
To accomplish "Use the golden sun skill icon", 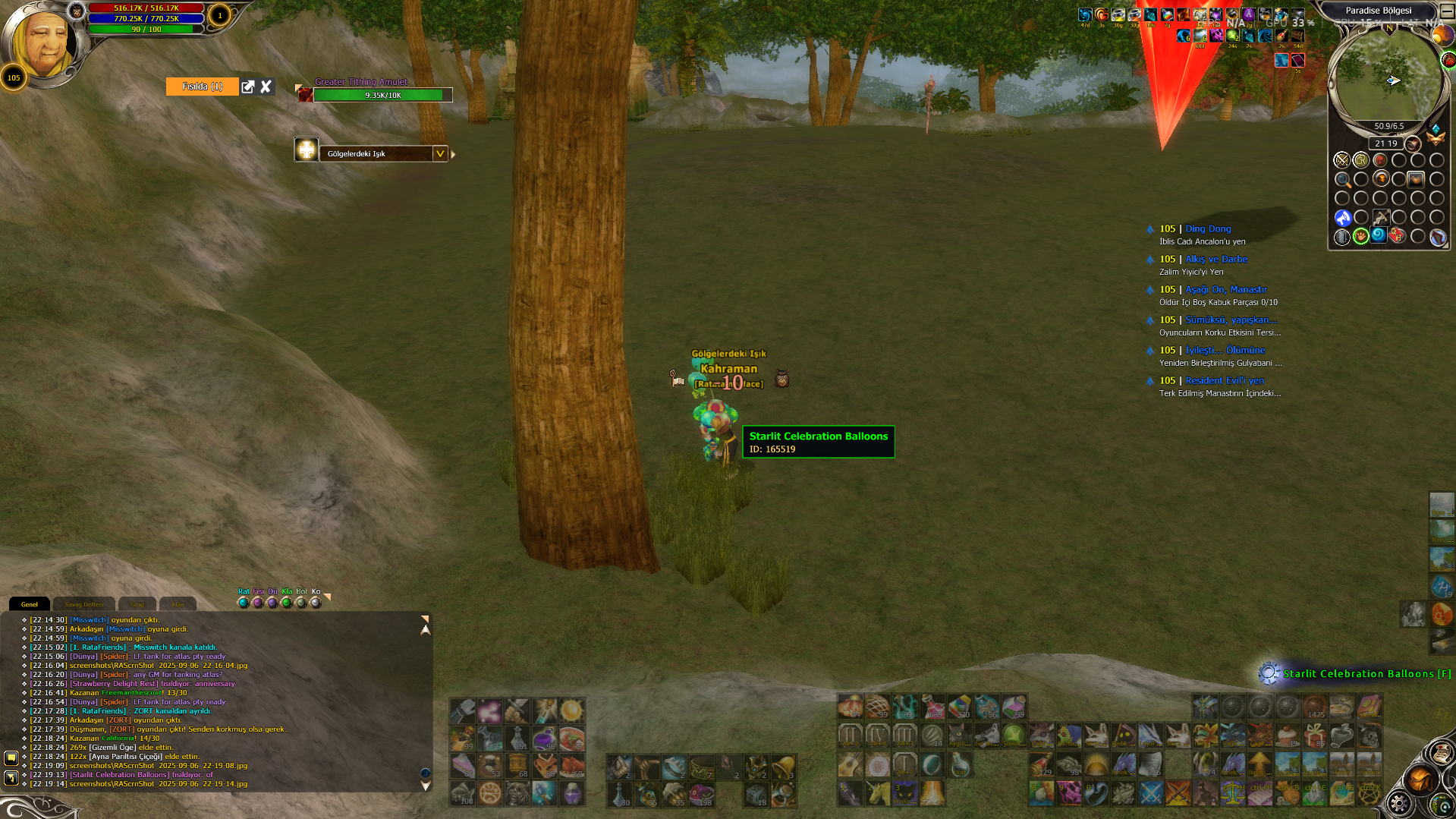I will [x=571, y=710].
